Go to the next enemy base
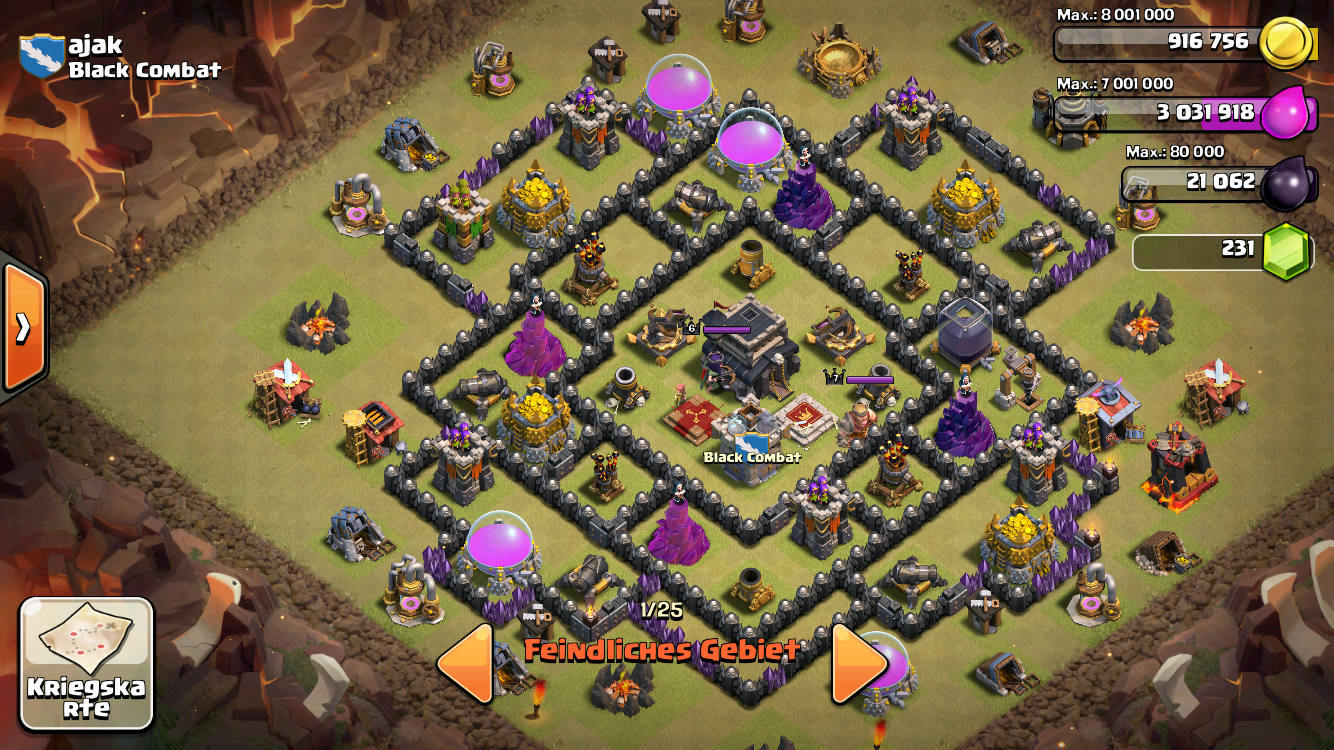Viewport: 1334px width, 750px height. (x=859, y=662)
